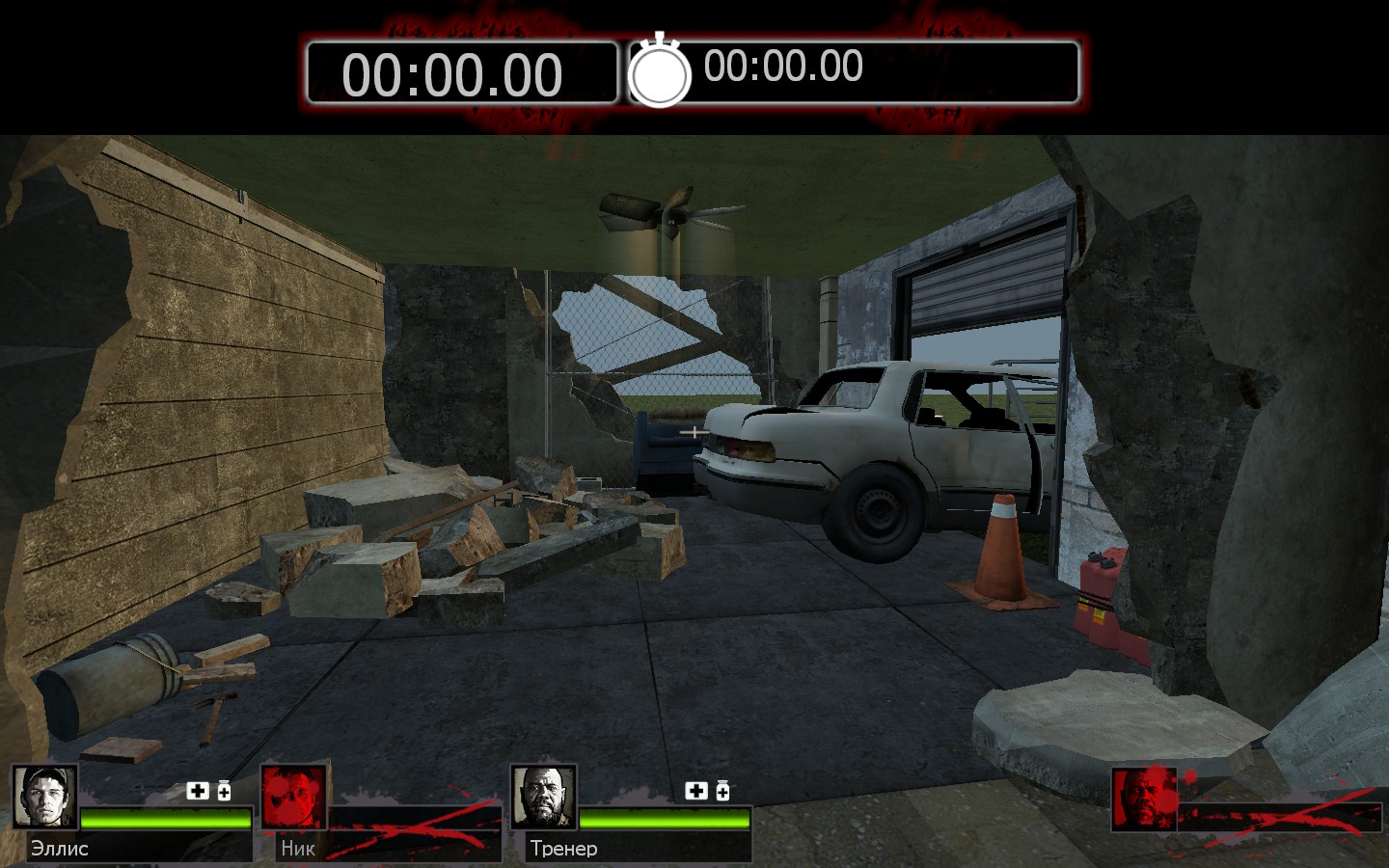
Task: Select Ellis's first aid kit icon
Action: 198,791
